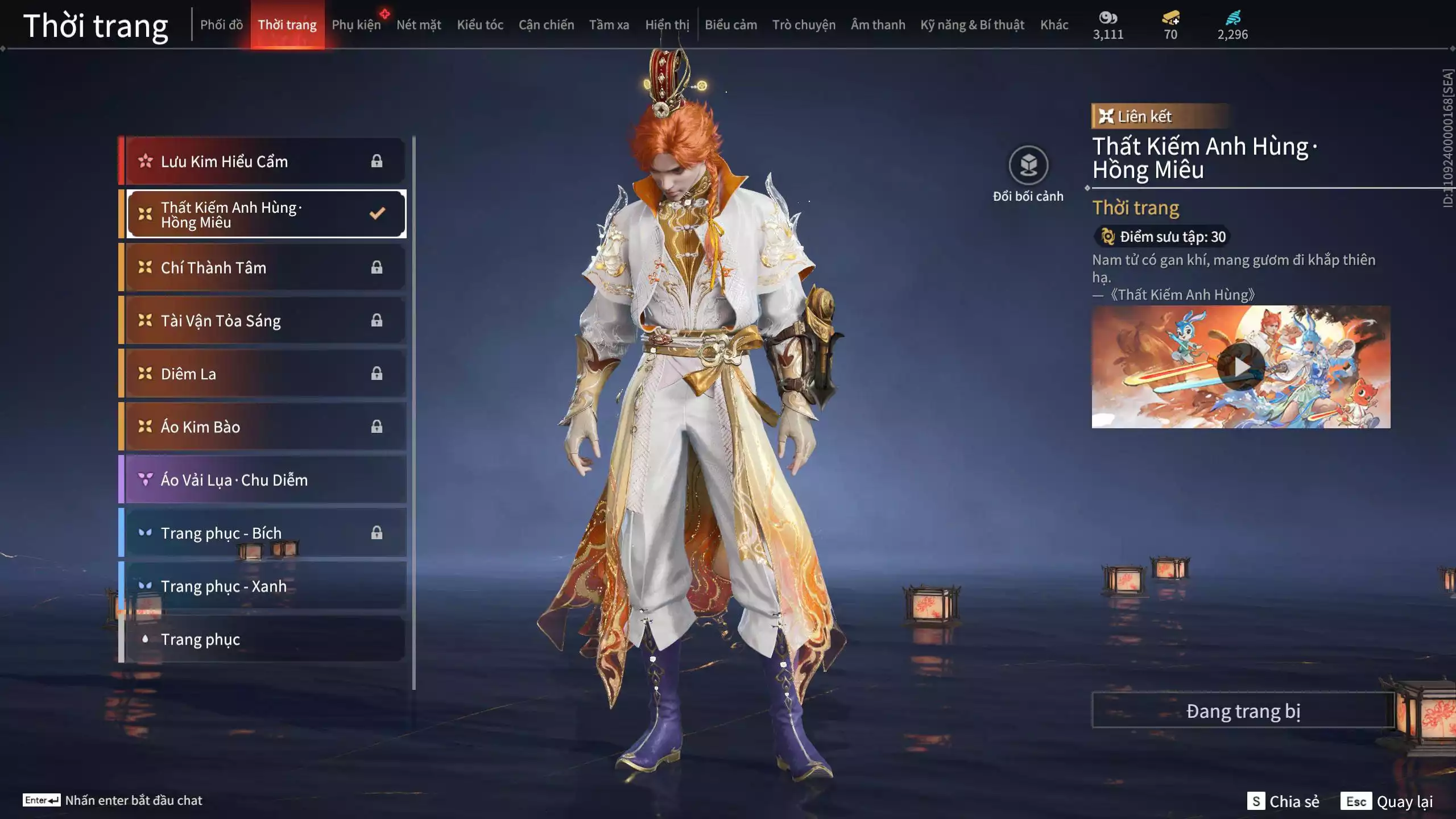Click the Đổi bối cảnh background icon
The width and height of the screenshot is (1456, 819).
point(1028,166)
